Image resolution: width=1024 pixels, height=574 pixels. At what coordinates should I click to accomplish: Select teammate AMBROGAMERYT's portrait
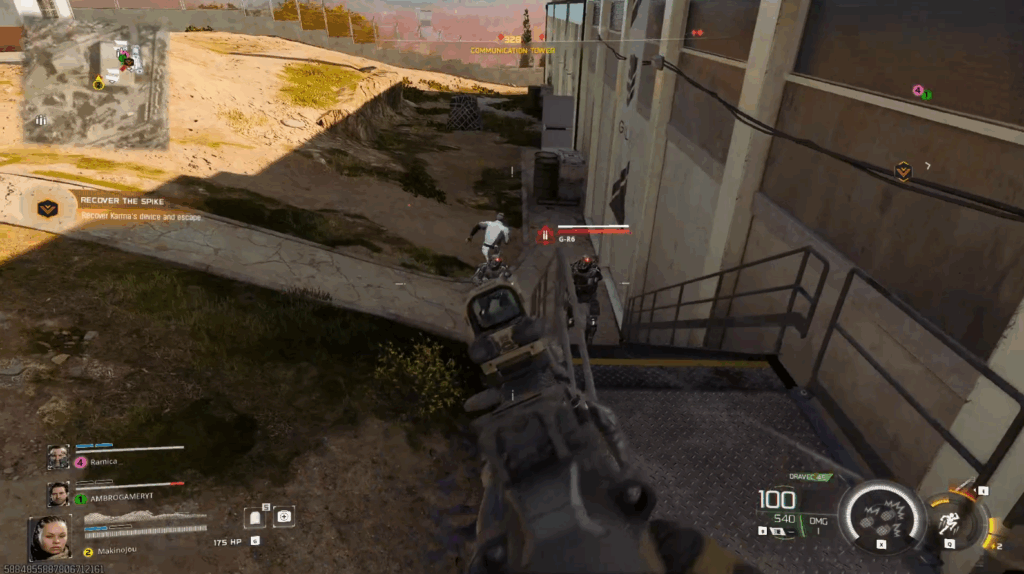[x=58, y=493]
